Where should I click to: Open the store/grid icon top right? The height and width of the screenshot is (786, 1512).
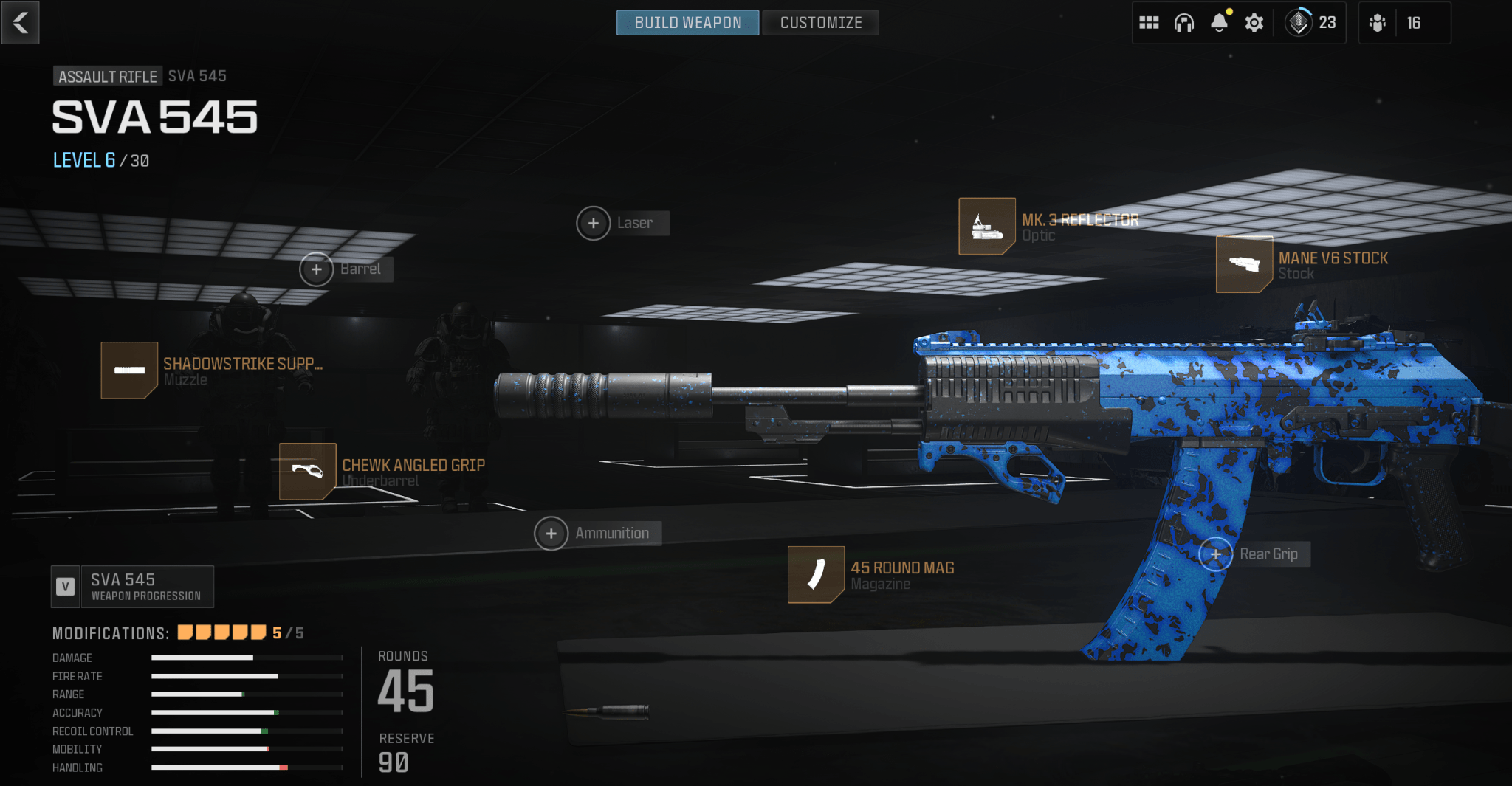(x=1150, y=23)
